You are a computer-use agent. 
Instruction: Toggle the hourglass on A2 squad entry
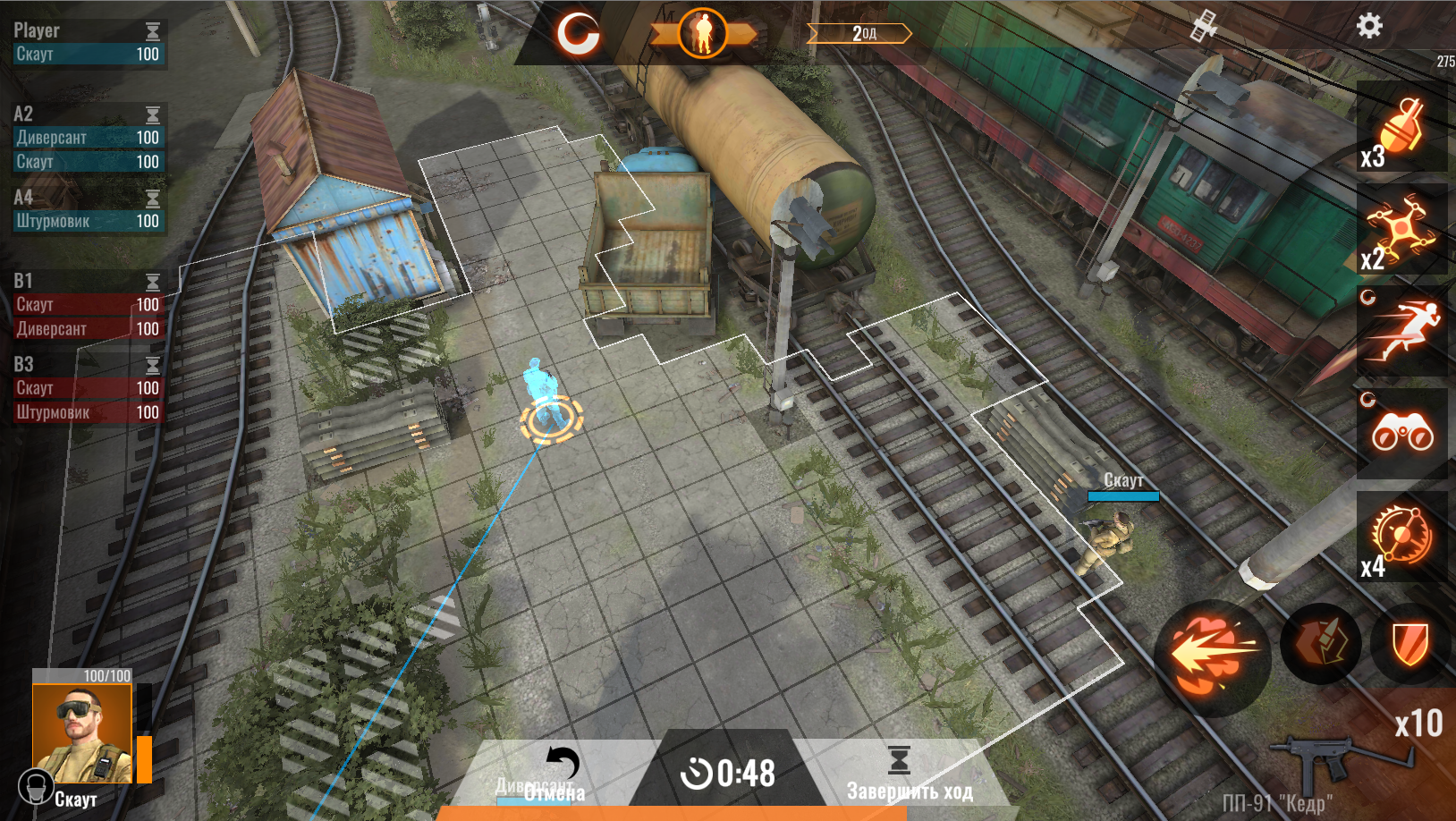point(153,114)
